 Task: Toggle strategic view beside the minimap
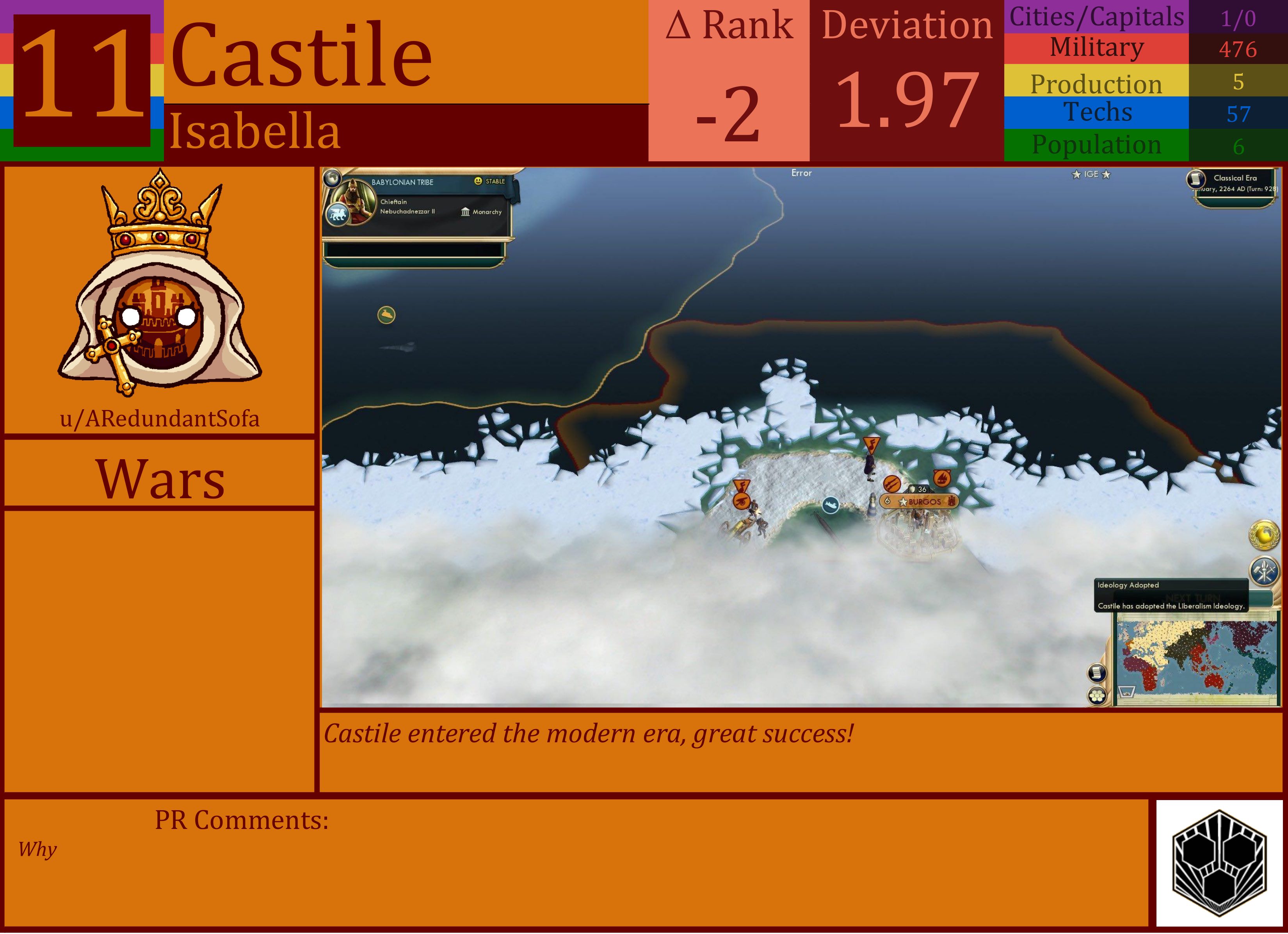click(1097, 673)
